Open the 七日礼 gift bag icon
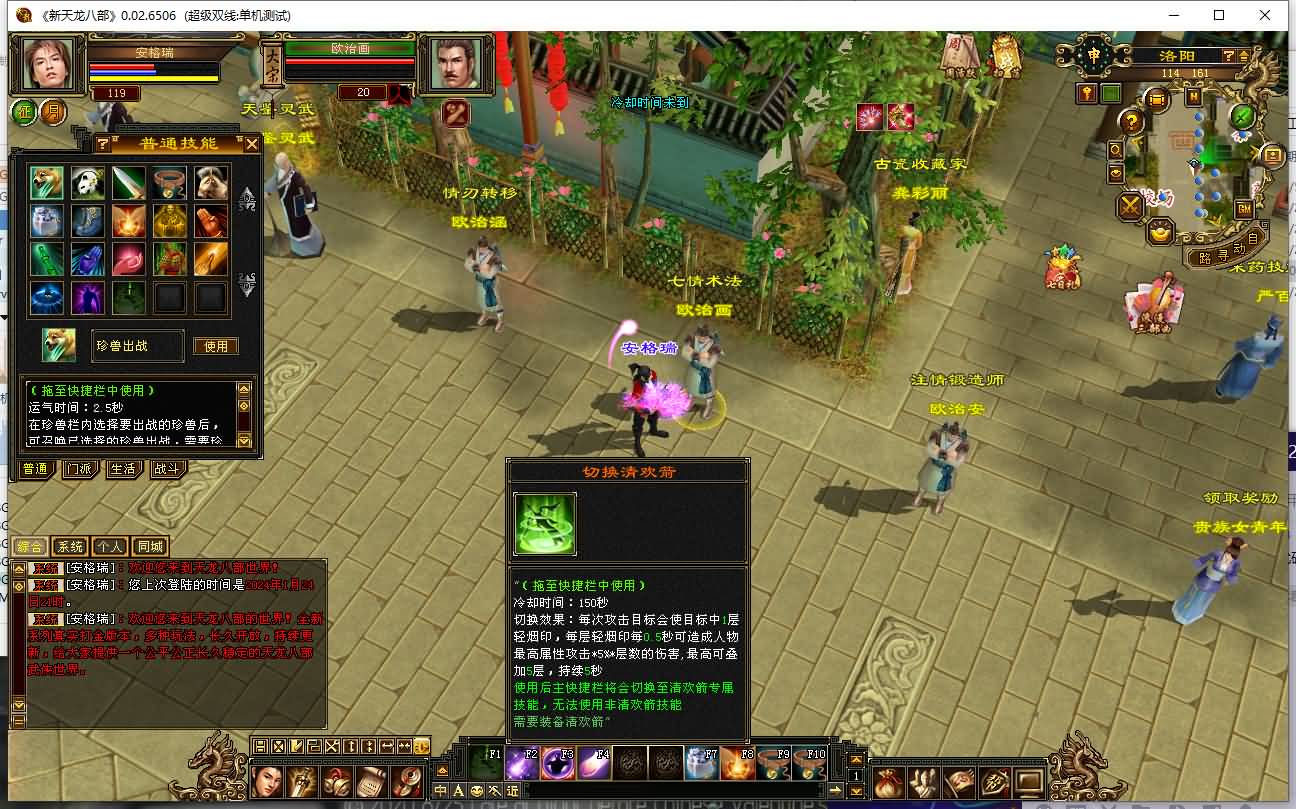 (1062, 268)
